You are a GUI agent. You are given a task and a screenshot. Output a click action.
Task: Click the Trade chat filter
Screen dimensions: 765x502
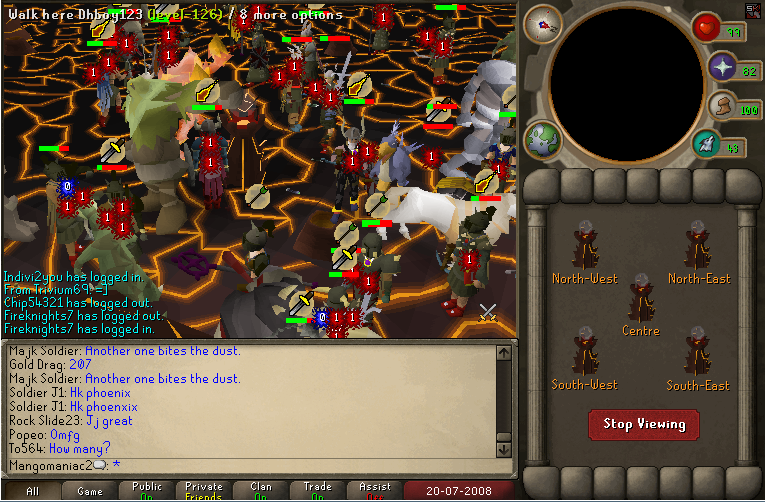coord(318,491)
